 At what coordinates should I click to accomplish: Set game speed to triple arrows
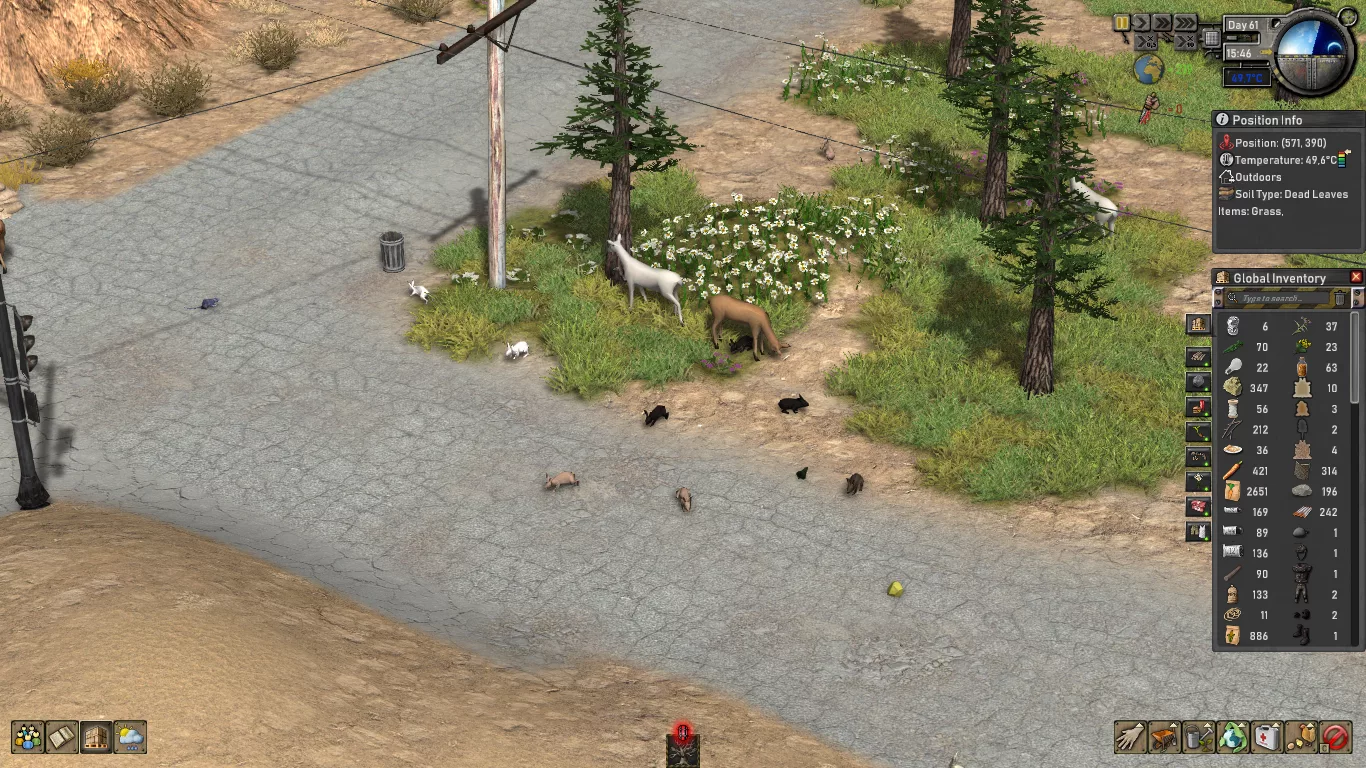click(1185, 22)
